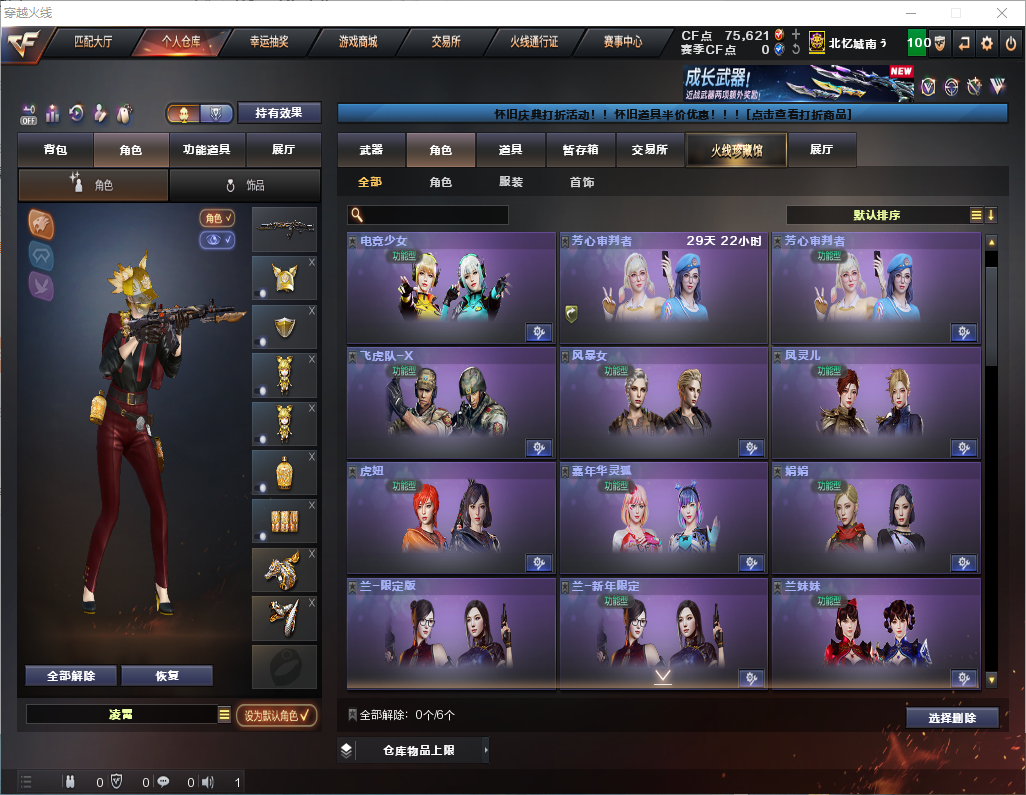Select the 背包 backpack tab
1026x795 pixels.
tap(56, 150)
